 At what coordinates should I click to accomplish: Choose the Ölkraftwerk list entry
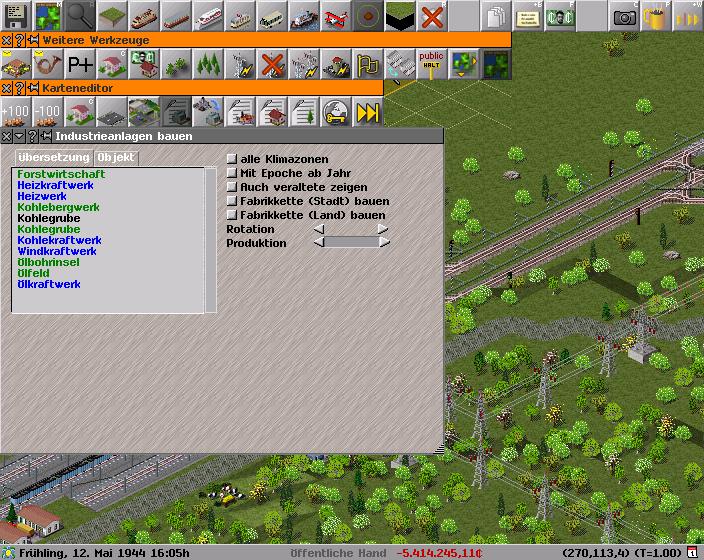pyautogui.click(x=49, y=285)
